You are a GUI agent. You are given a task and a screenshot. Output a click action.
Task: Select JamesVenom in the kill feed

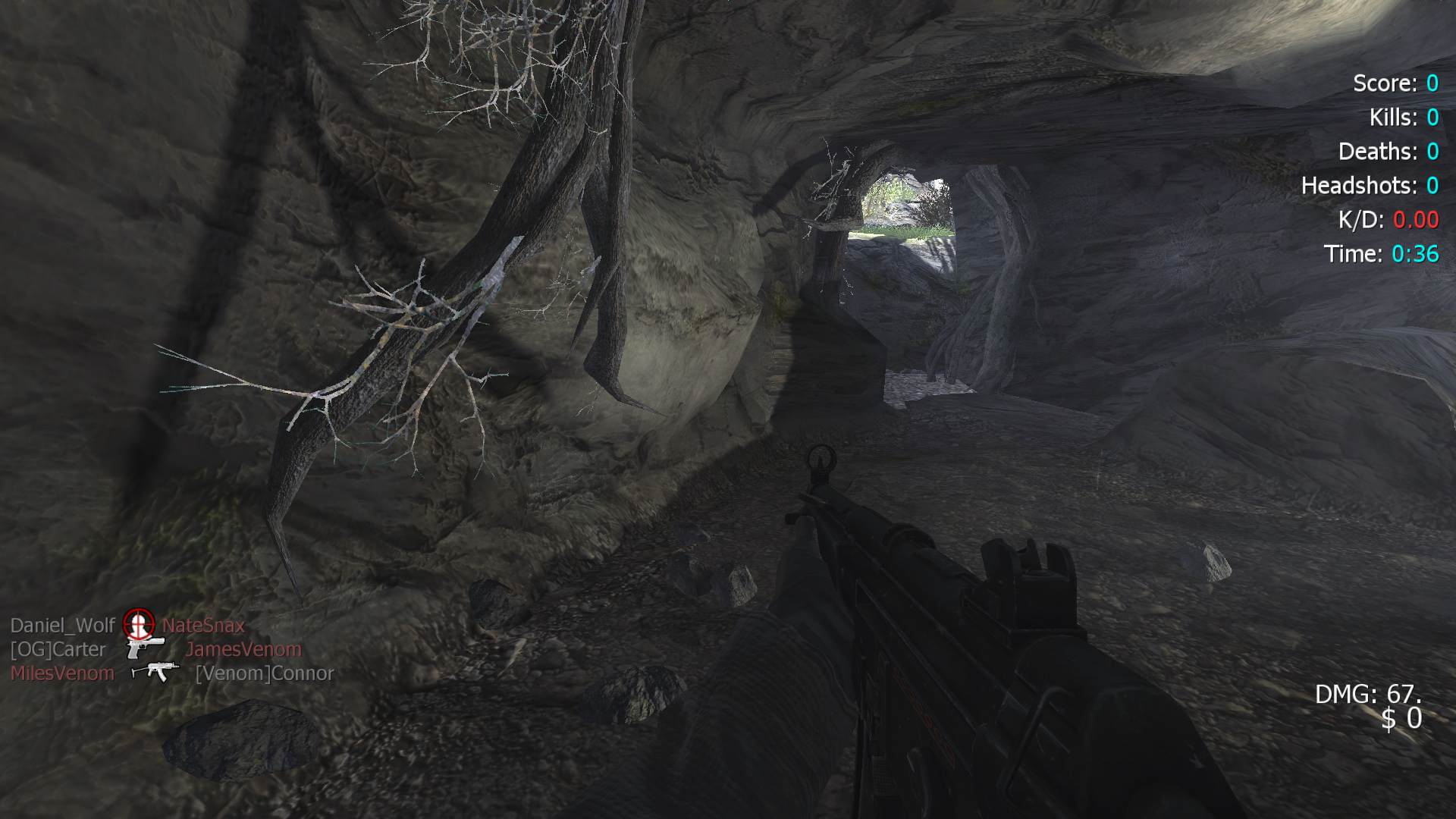pyautogui.click(x=243, y=650)
